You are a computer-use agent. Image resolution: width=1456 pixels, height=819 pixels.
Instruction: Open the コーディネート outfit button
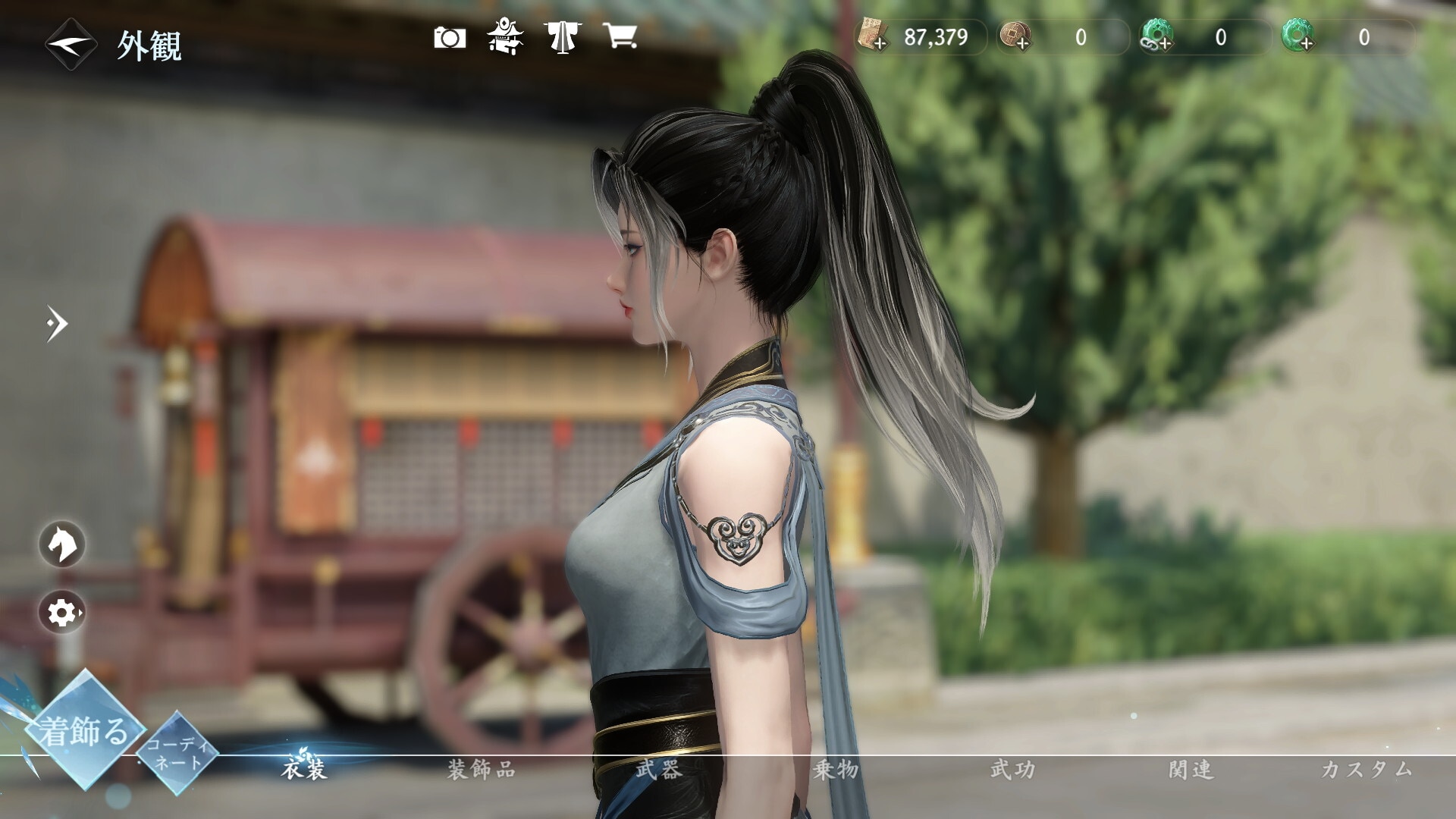(x=177, y=753)
